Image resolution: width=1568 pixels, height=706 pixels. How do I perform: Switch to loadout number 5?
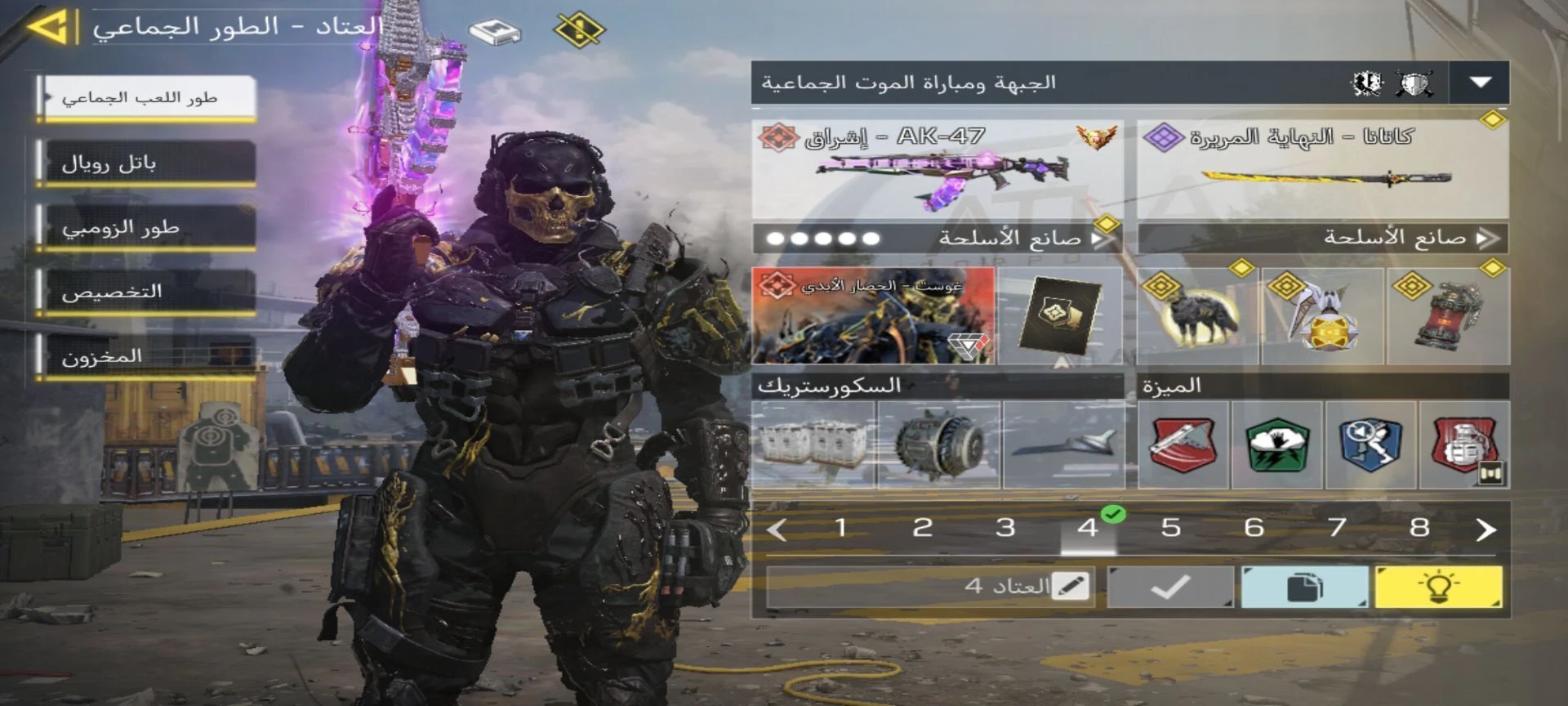point(1170,528)
